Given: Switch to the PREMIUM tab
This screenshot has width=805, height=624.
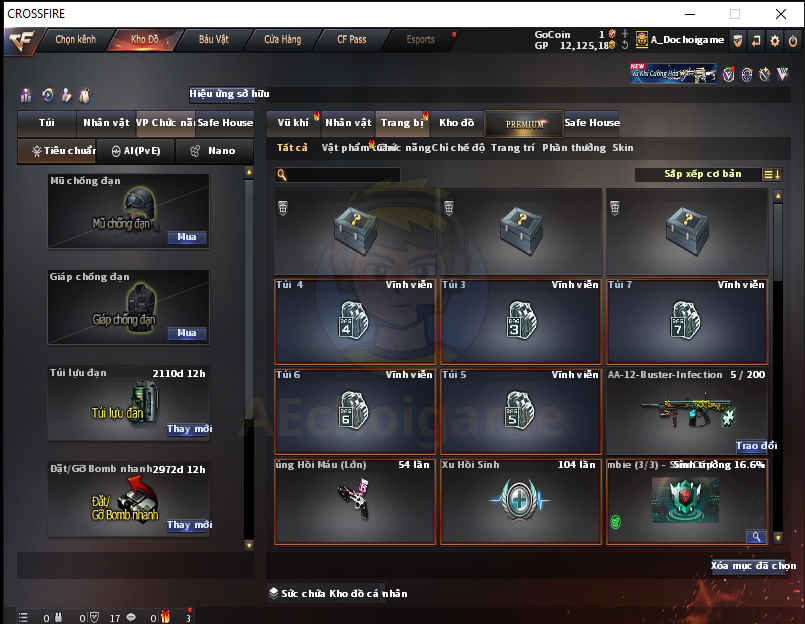Looking at the screenshot, I should pos(525,123).
